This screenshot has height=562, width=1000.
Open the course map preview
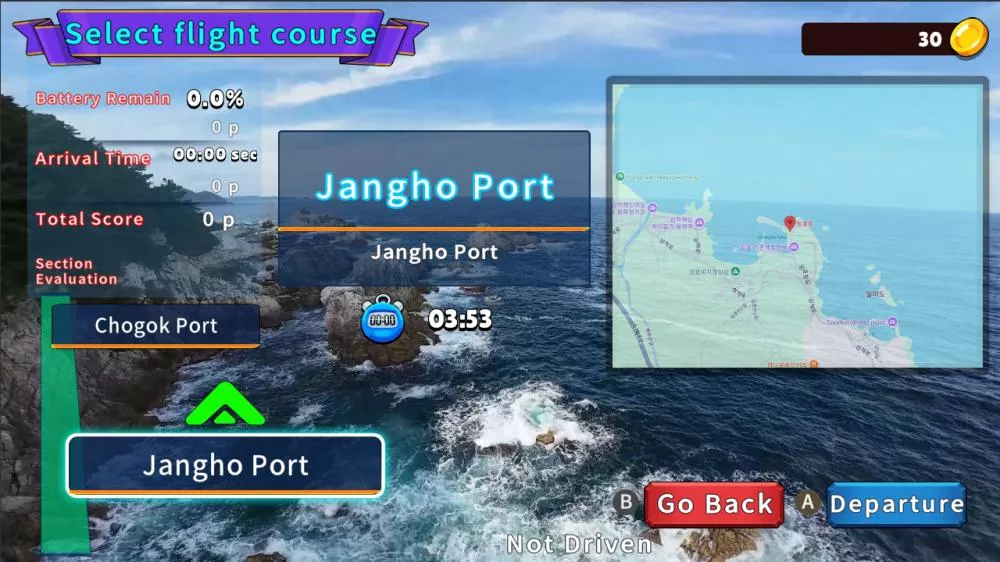(797, 224)
